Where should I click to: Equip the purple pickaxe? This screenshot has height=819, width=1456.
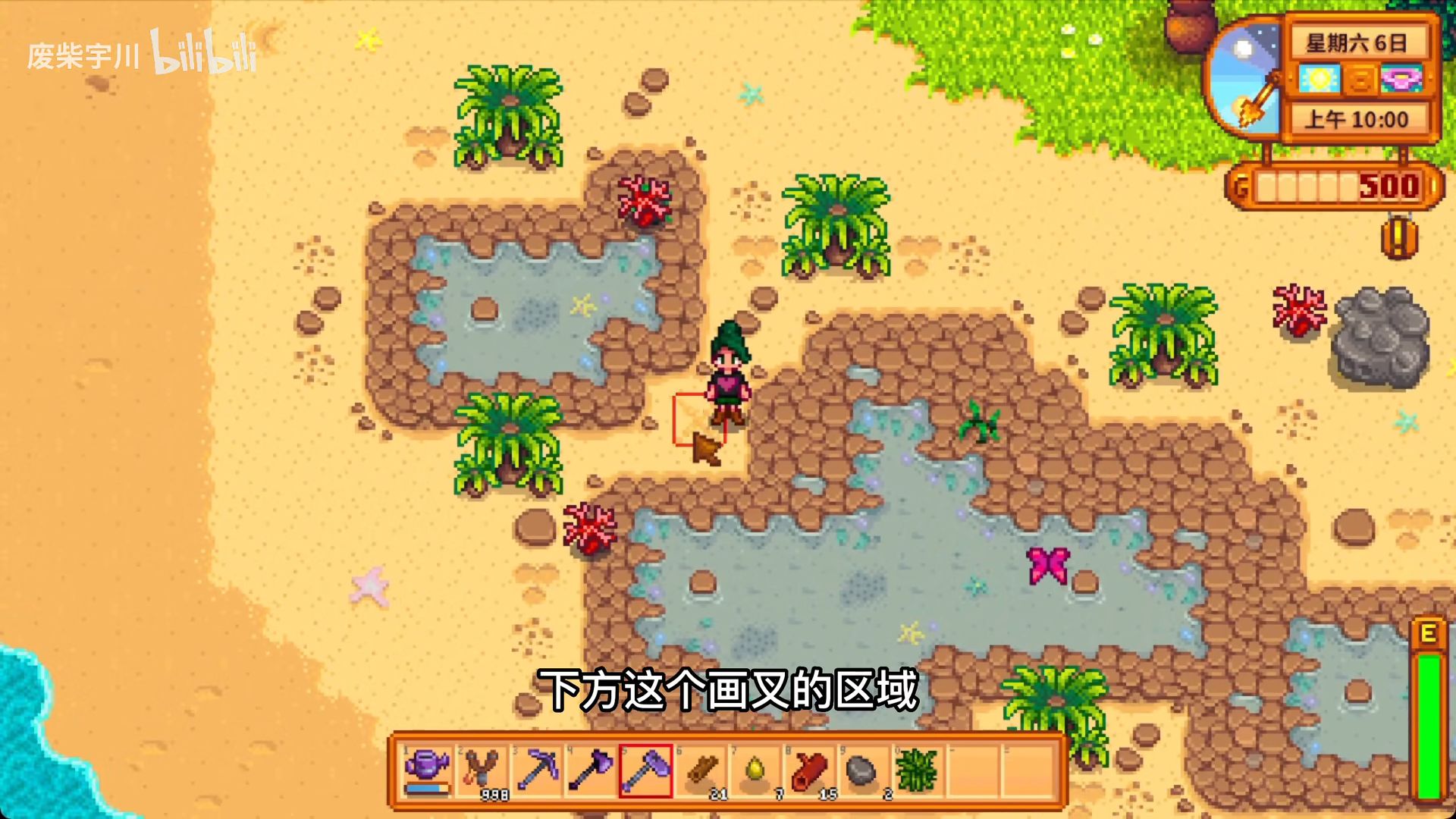click(x=537, y=770)
